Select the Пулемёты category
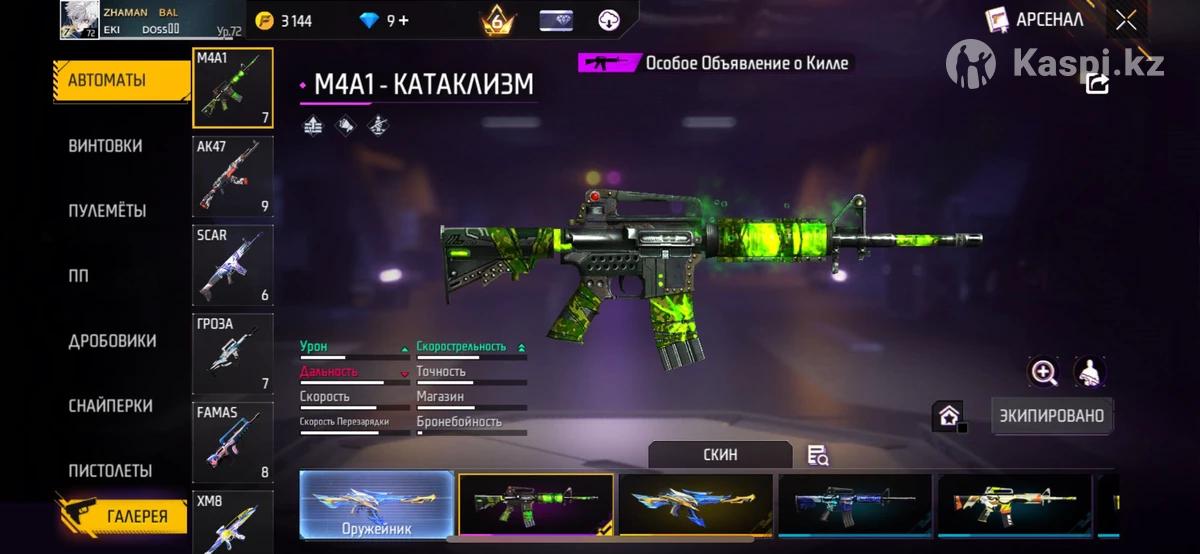The image size is (1200, 554). [107, 211]
